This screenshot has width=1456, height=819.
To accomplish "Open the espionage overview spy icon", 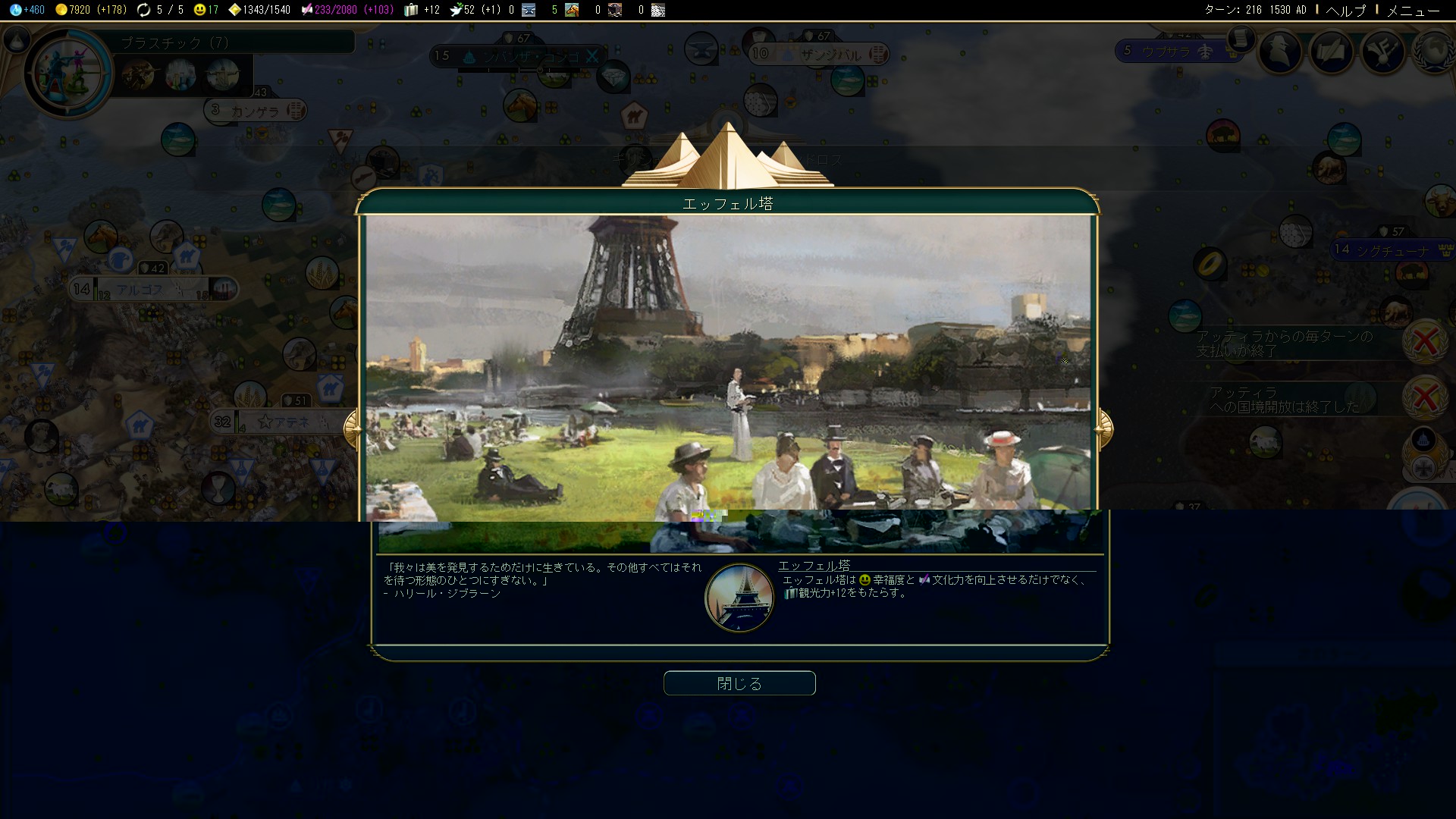I will 1280,52.
